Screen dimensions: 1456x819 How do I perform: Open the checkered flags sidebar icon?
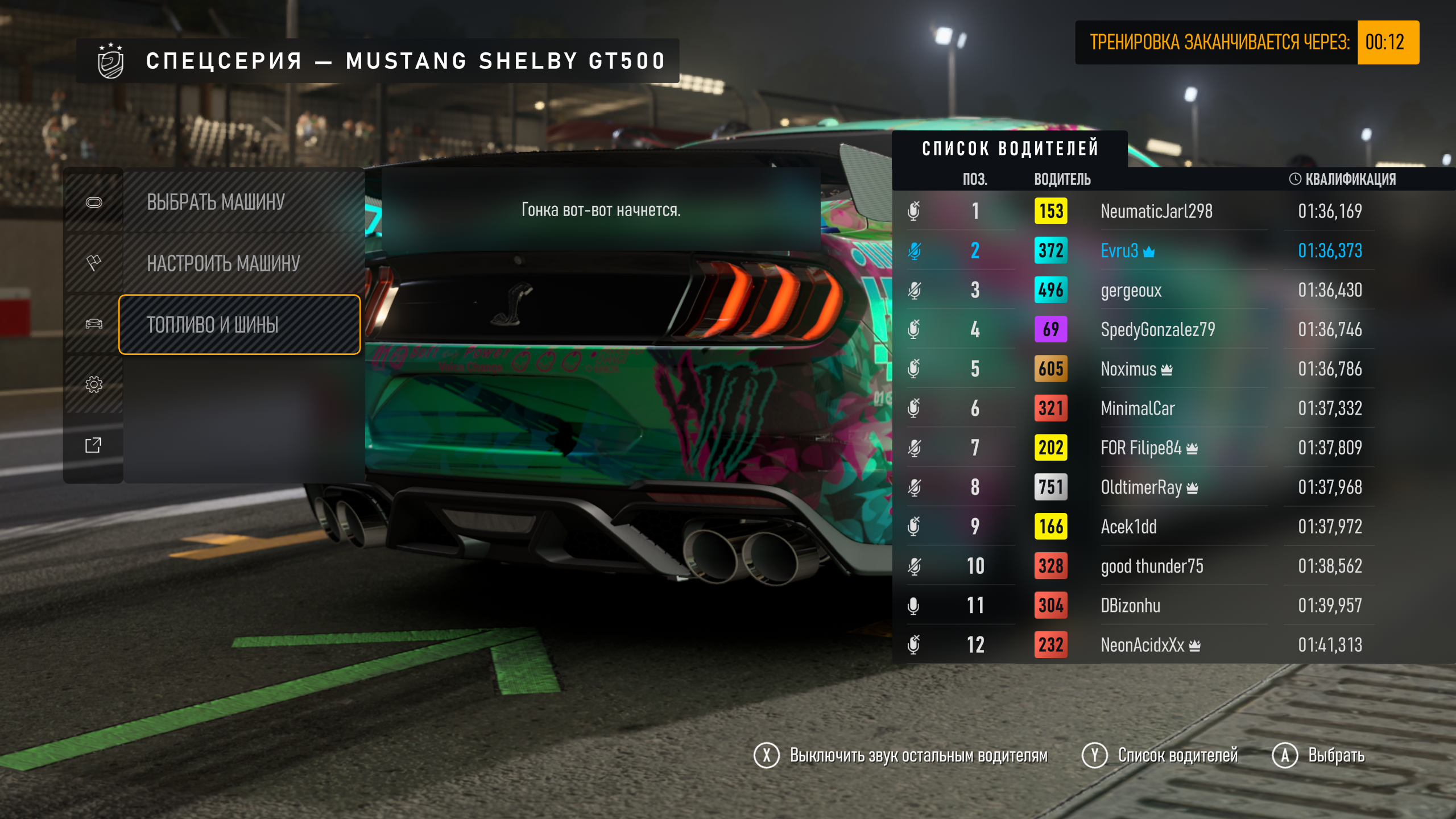pos(94,263)
